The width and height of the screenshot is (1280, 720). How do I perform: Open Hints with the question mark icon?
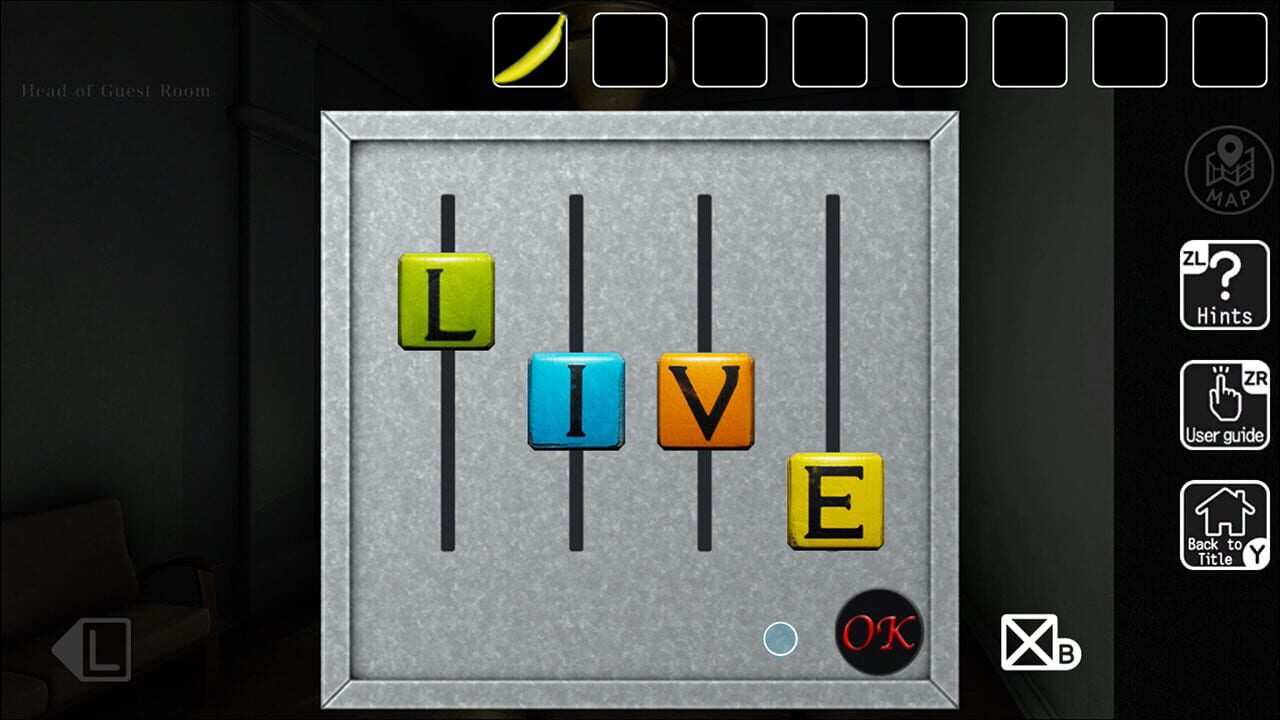click(x=1224, y=285)
